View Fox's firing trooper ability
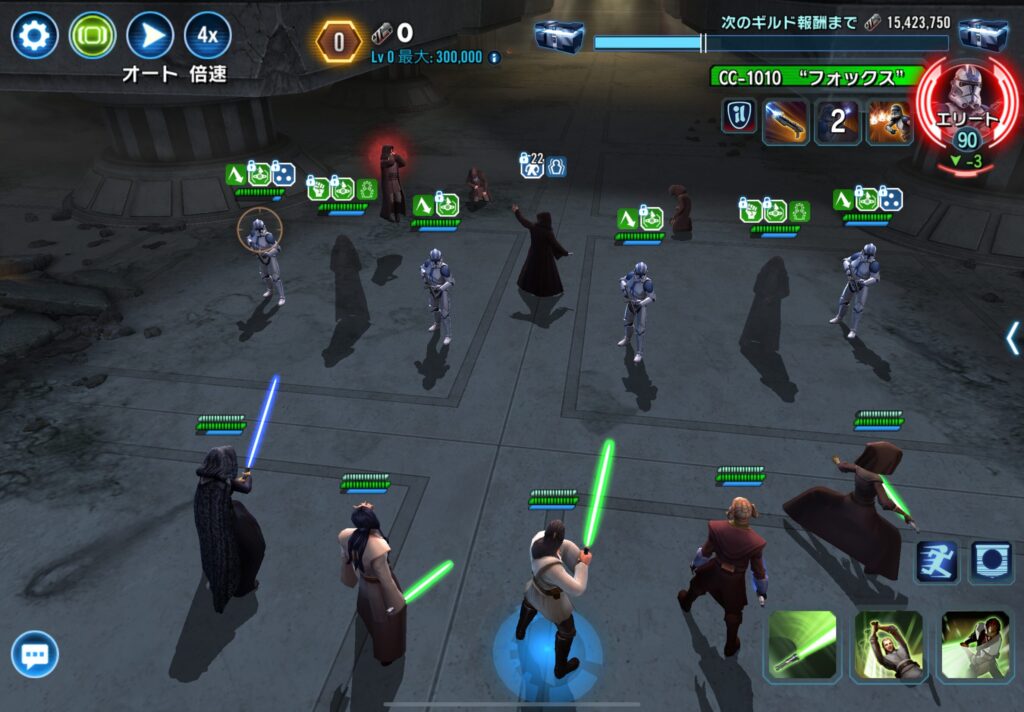Viewport: 1024px width, 712px height. point(888,122)
